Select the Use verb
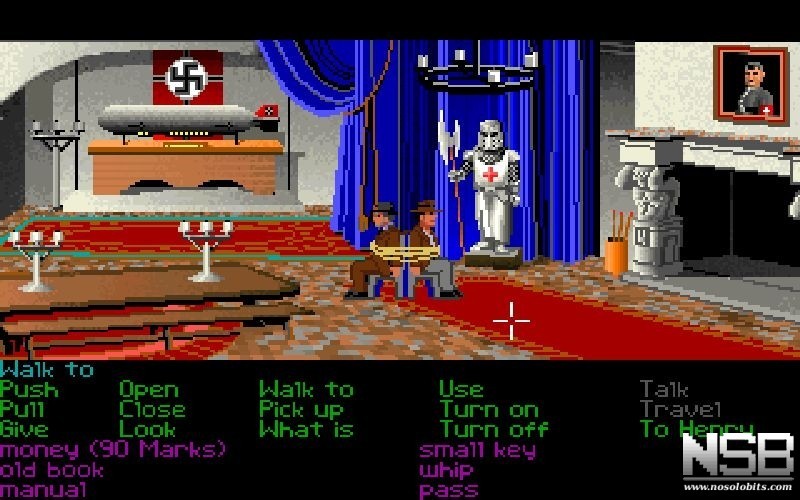 (461, 390)
